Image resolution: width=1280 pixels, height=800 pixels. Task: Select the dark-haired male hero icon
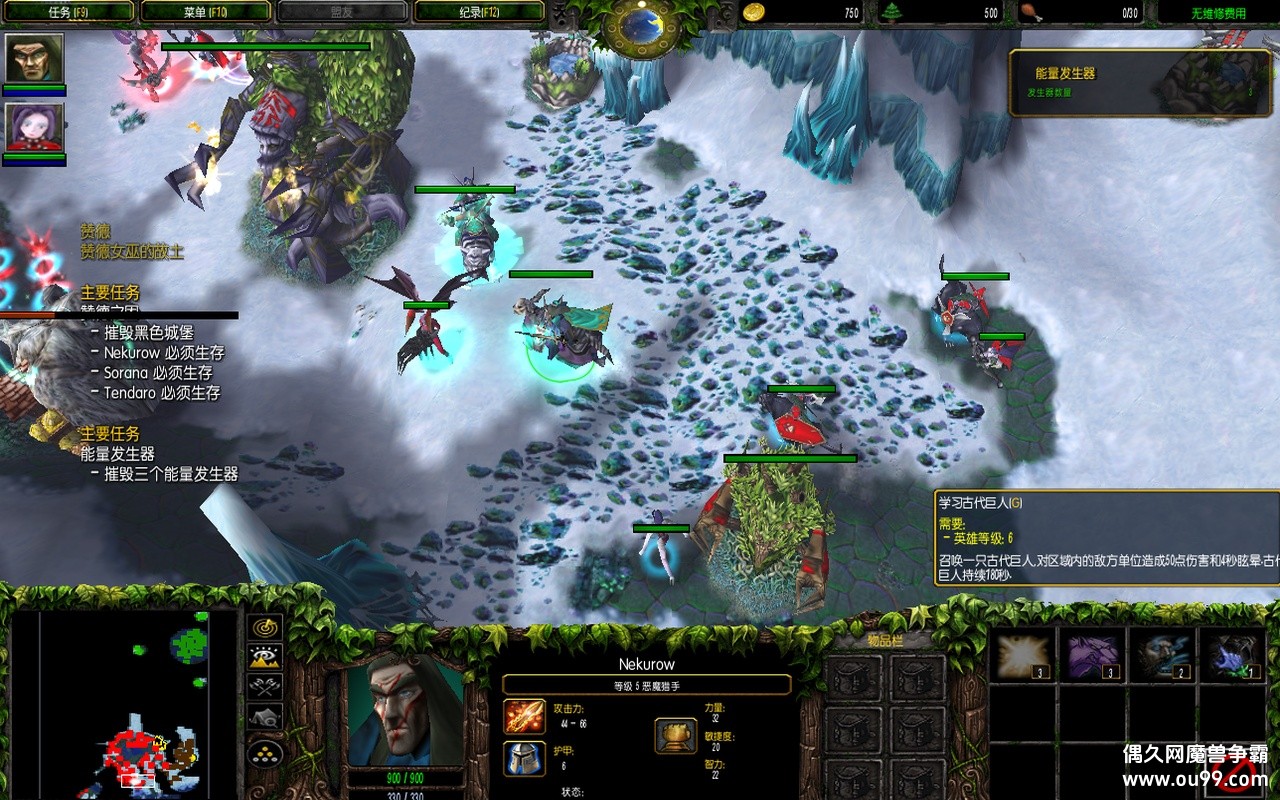tap(34, 59)
